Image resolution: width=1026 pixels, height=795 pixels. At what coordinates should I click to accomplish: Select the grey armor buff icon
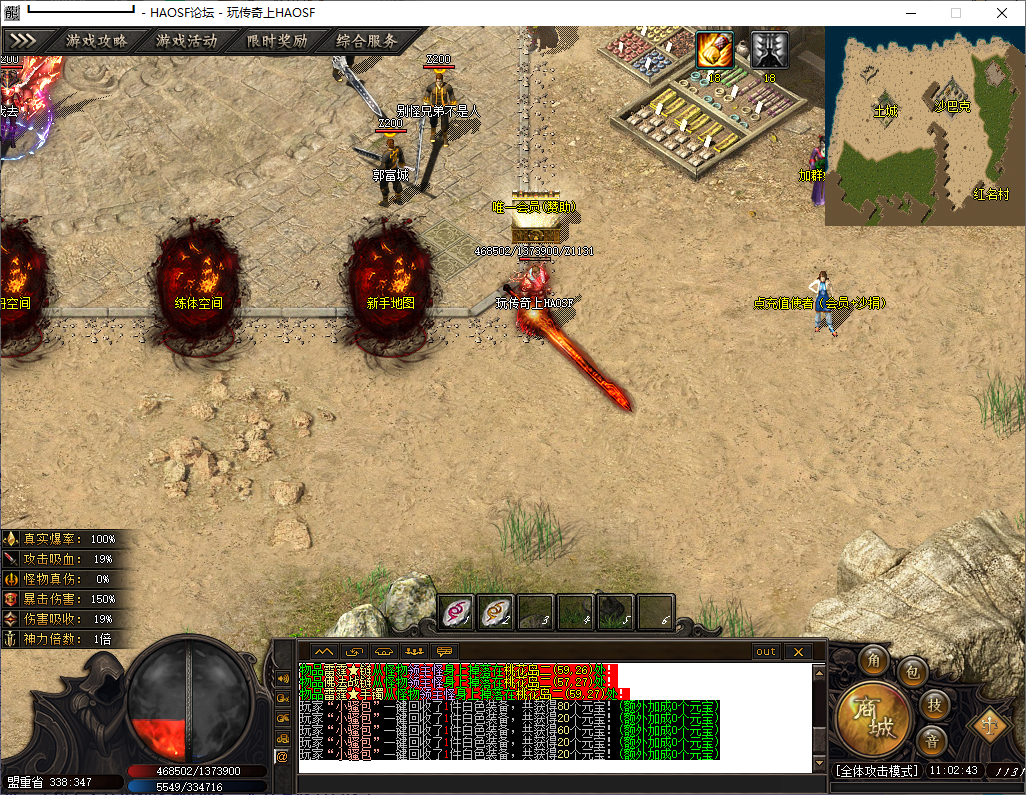pyautogui.click(x=769, y=50)
